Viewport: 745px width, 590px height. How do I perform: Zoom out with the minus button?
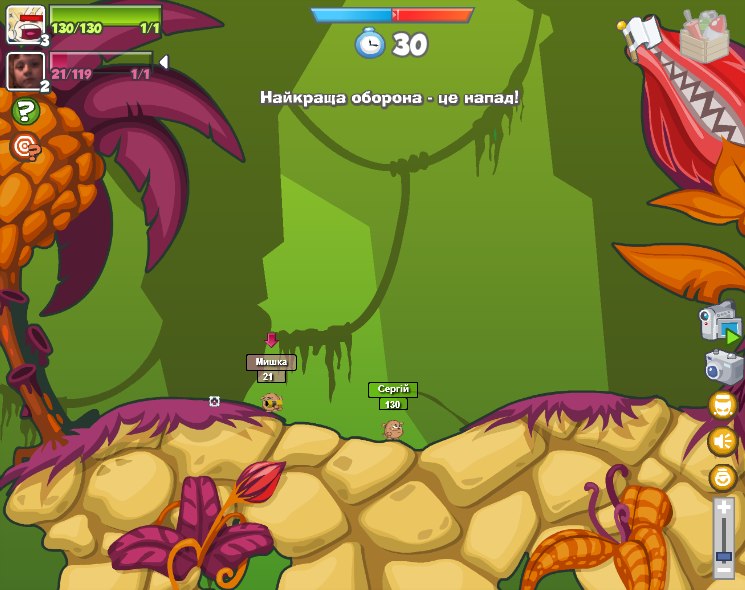pyautogui.click(x=723, y=568)
